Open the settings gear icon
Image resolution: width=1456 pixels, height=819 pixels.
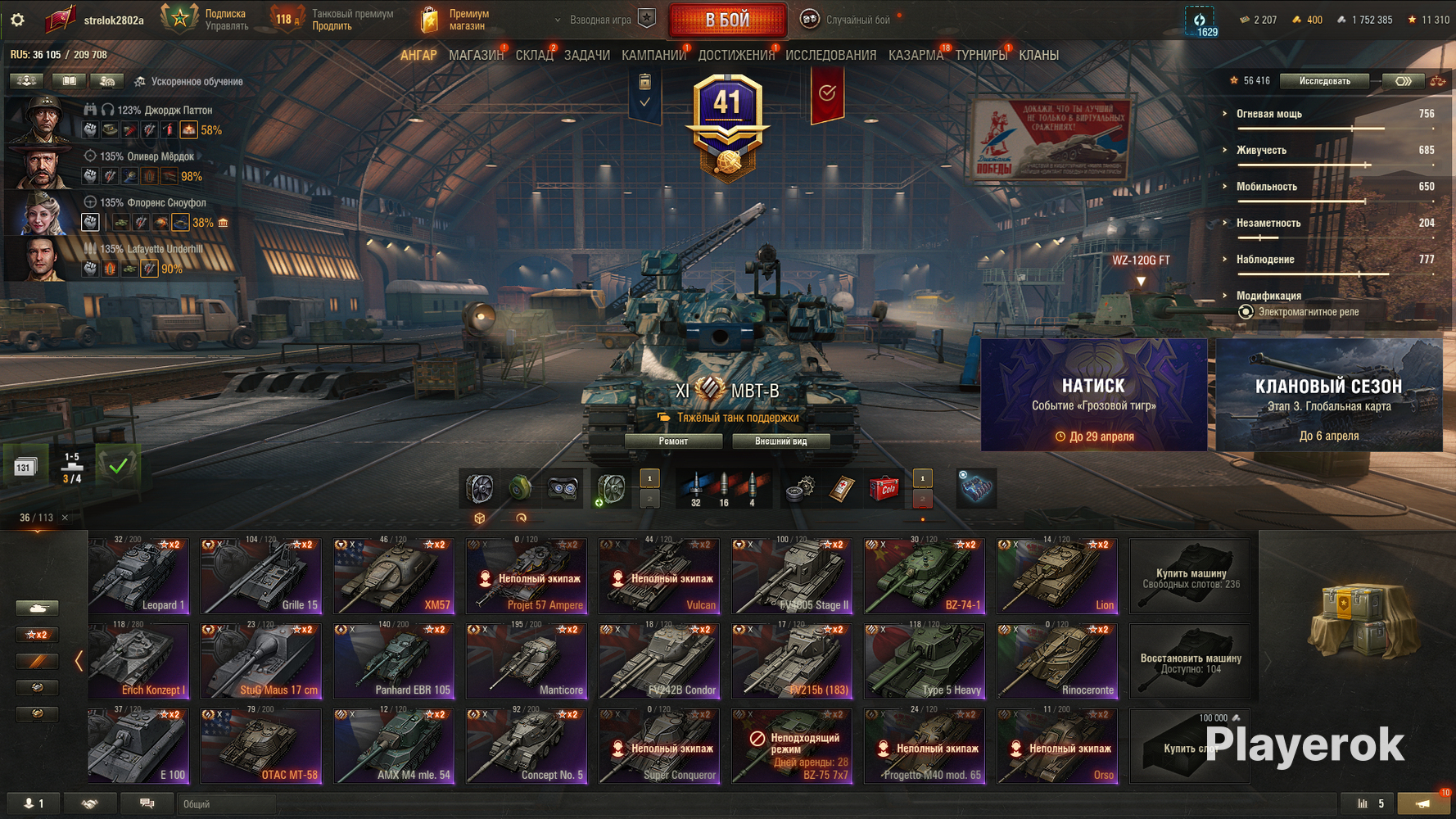coord(17,20)
